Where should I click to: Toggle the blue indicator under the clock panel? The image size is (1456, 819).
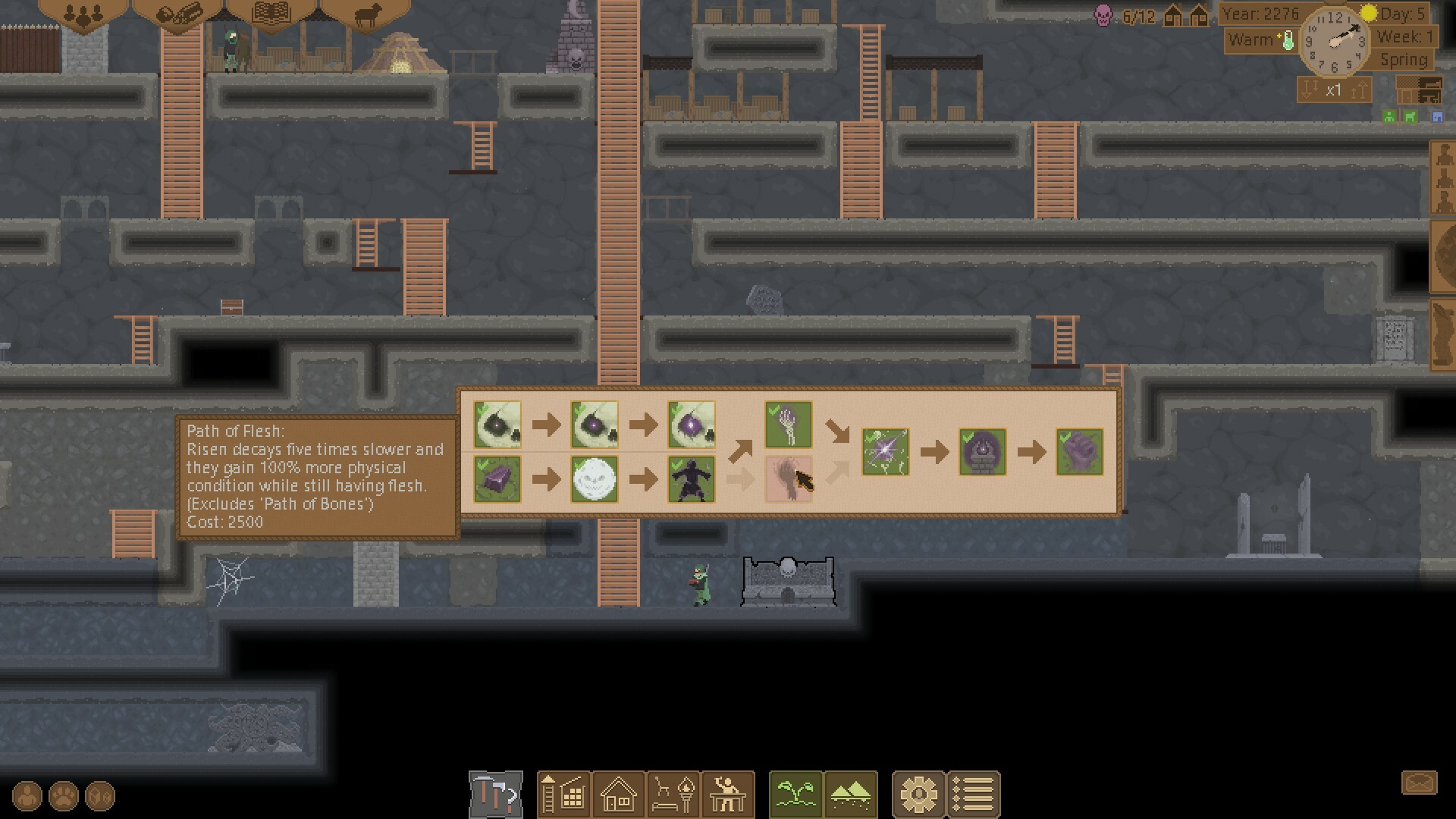coord(1438,116)
